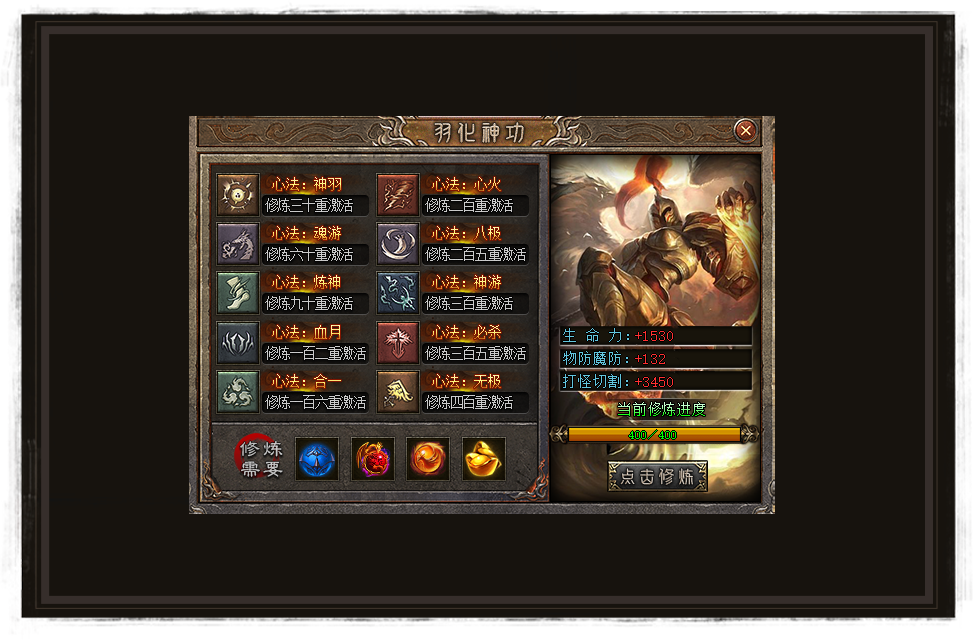
Task: Choose the 心火 red skill icon
Action: tap(398, 195)
